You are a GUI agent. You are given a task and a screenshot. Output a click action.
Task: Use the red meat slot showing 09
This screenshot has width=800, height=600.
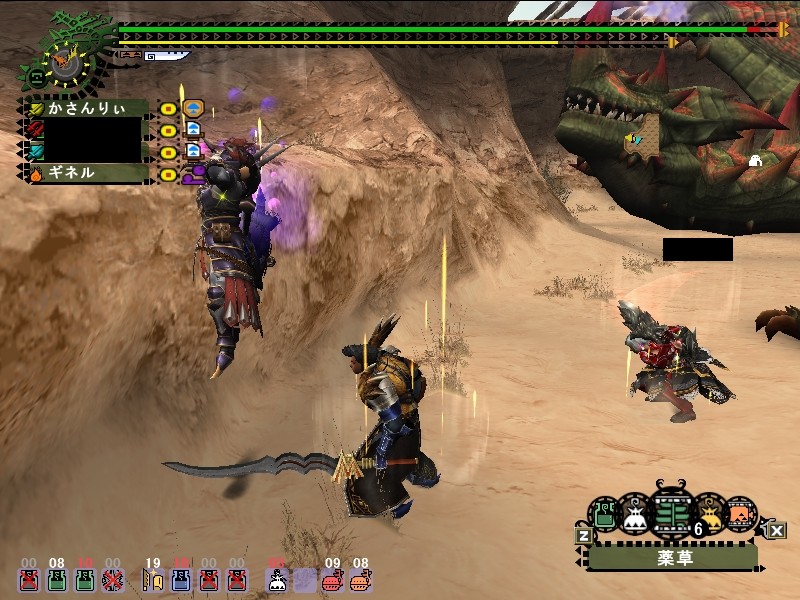click(x=334, y=579)
